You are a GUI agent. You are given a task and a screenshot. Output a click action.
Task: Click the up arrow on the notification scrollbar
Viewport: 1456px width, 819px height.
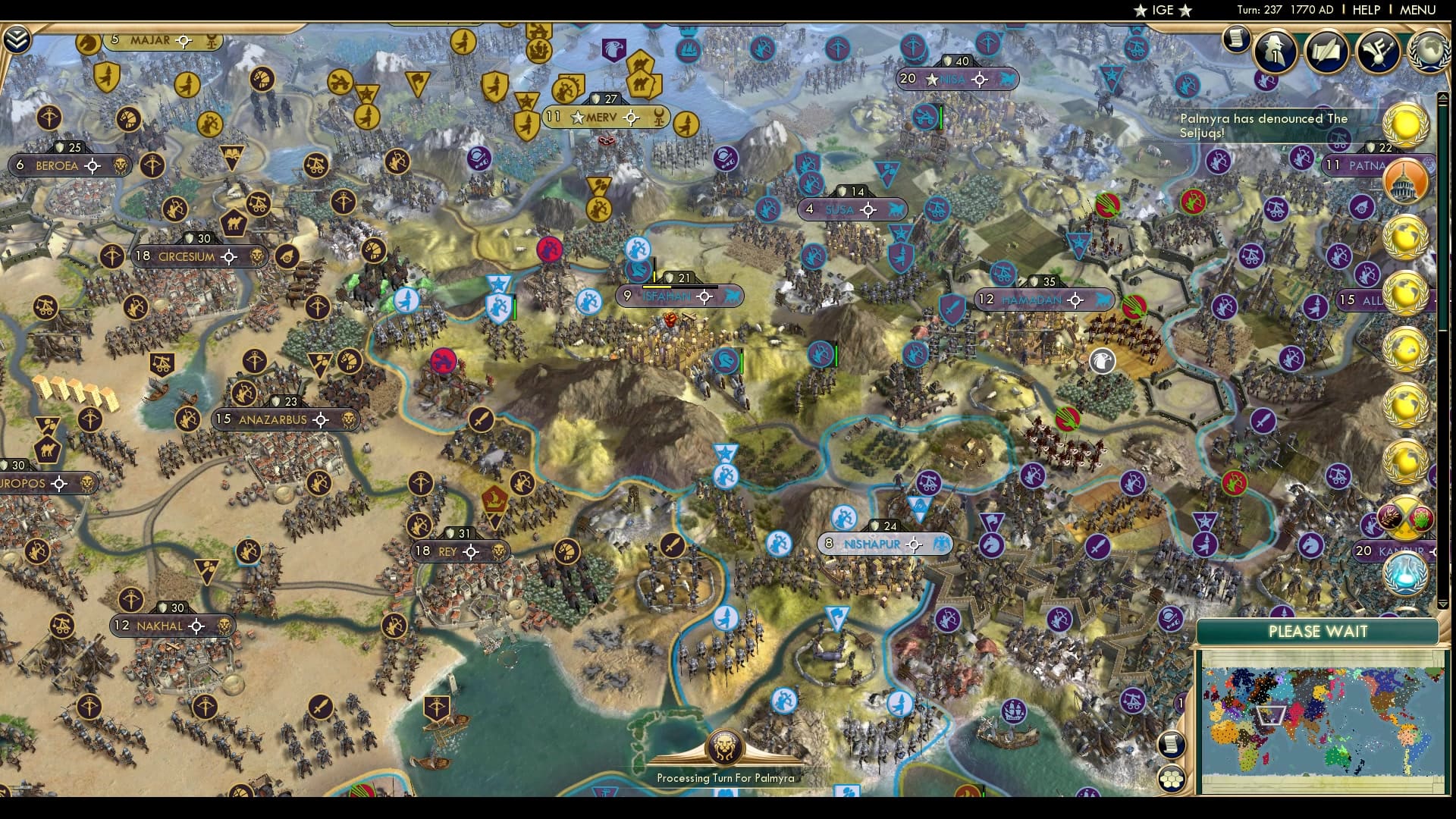(x=1442, y=97)
